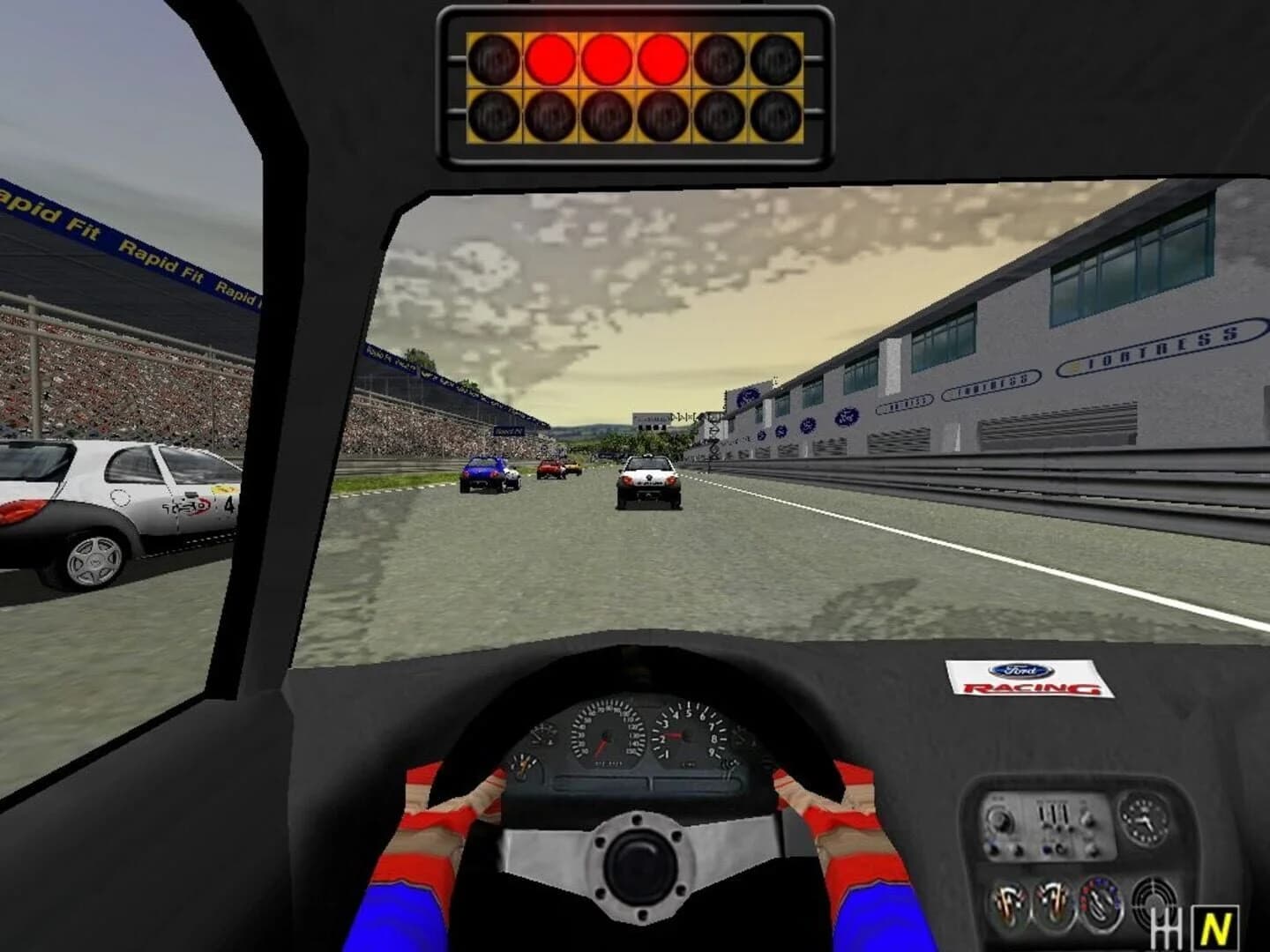Click the analog clock gauge

point(1146,820)
